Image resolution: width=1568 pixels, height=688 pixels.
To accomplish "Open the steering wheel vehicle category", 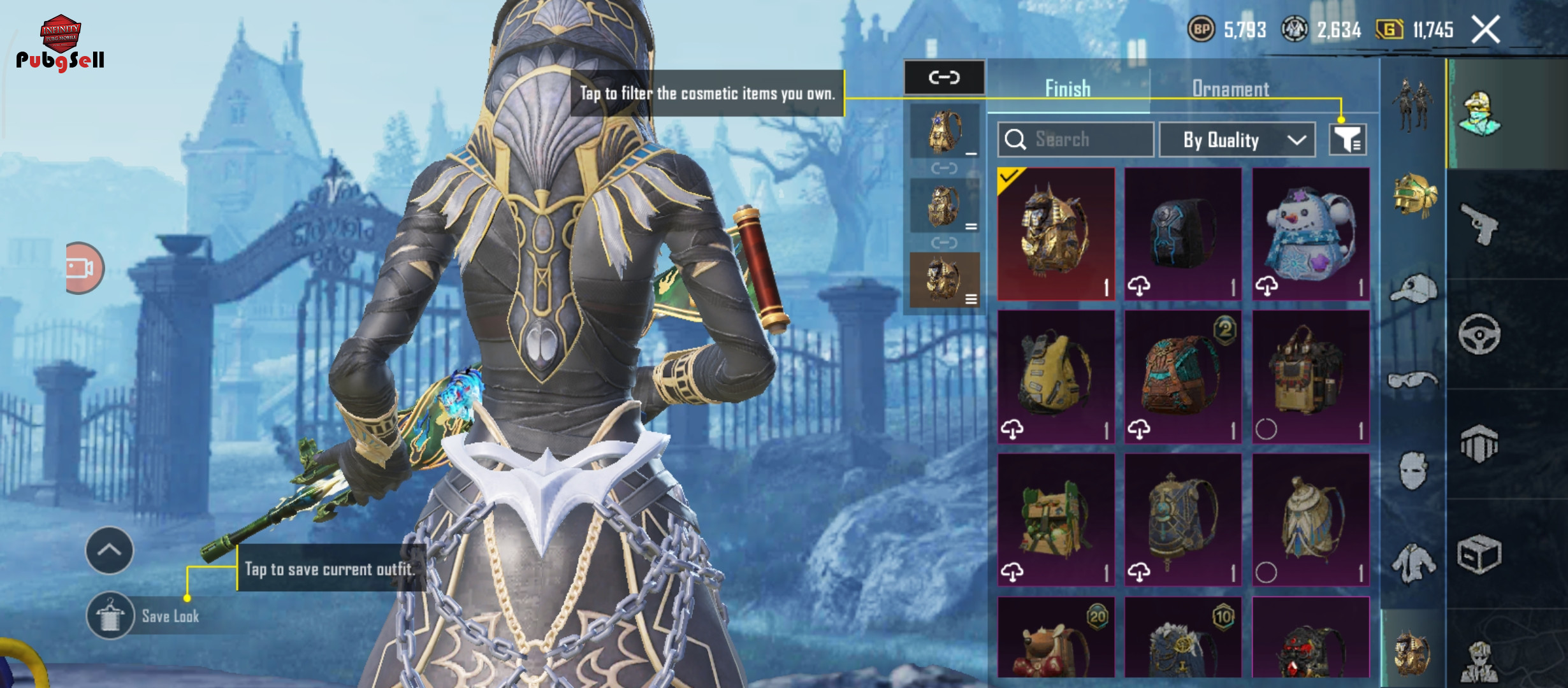I will (1479, 334).
